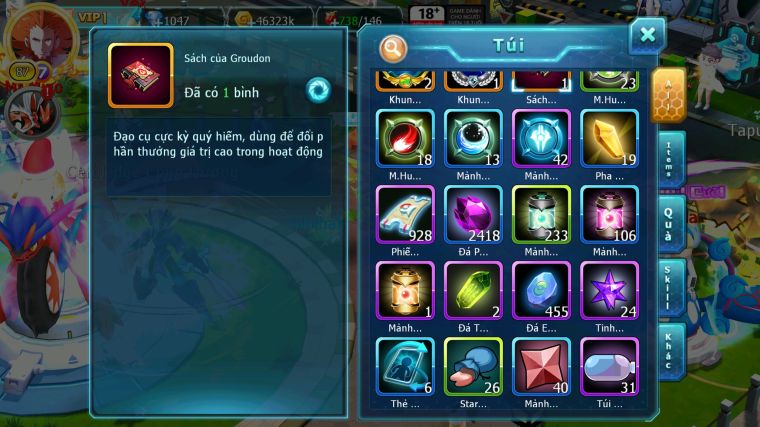The height and width of the screenshot is (427, 760).
Task: Choose the blue stone item, count 455
Action: [x=541, y=290]
